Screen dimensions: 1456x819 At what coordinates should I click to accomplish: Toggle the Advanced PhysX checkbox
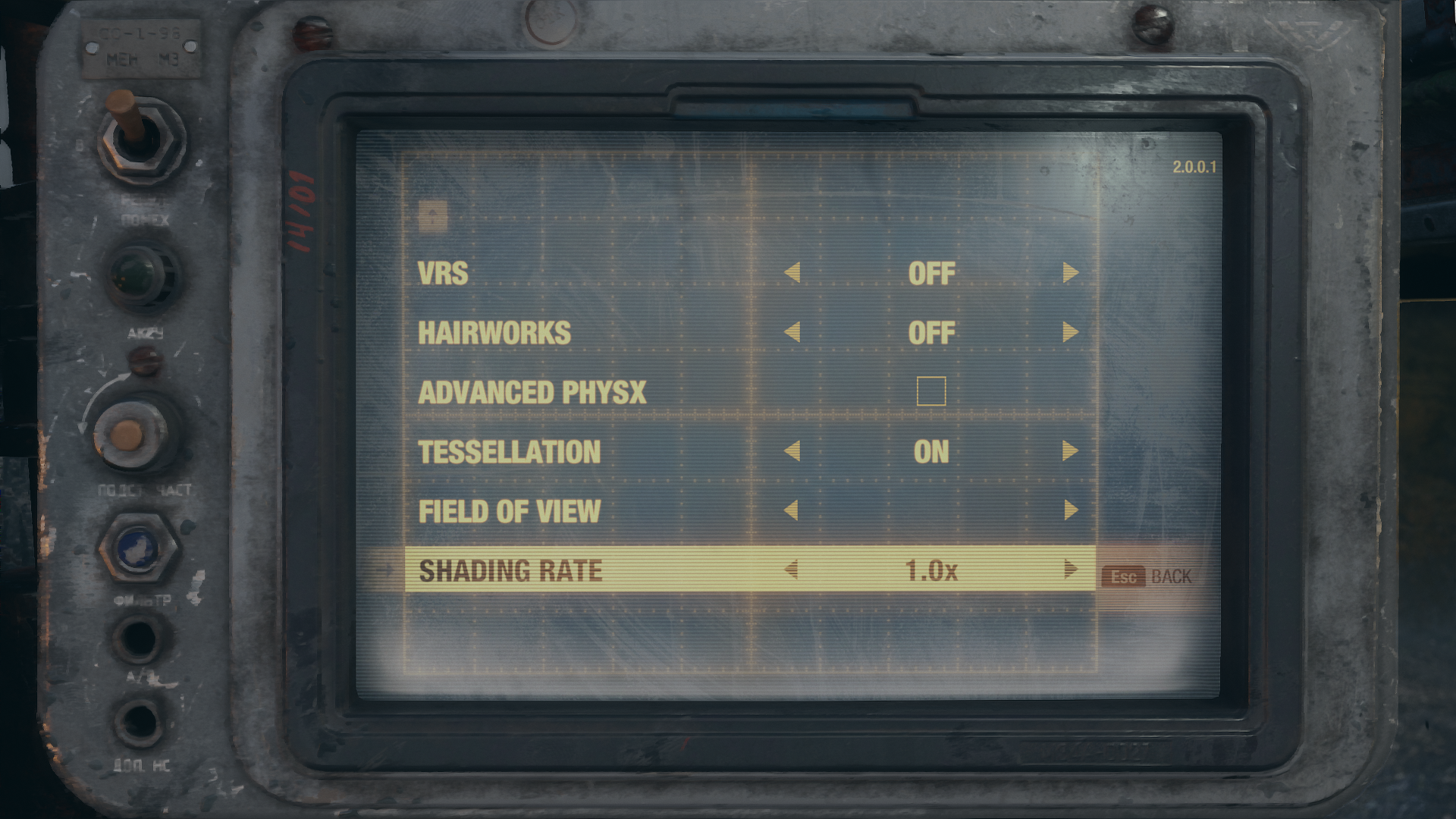click(x=931, y=391)
